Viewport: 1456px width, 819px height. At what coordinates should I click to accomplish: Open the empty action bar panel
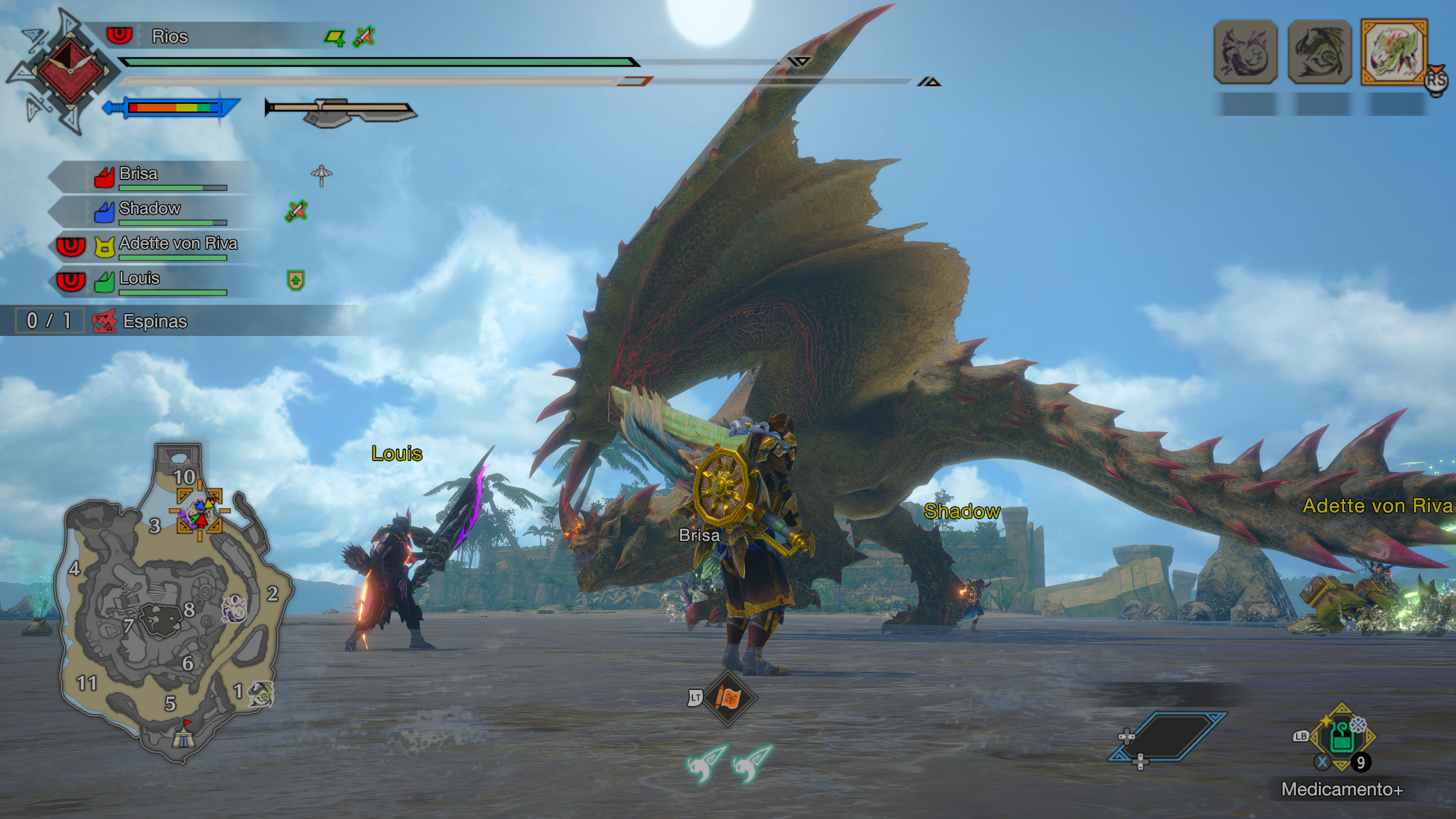(1168, 736)
